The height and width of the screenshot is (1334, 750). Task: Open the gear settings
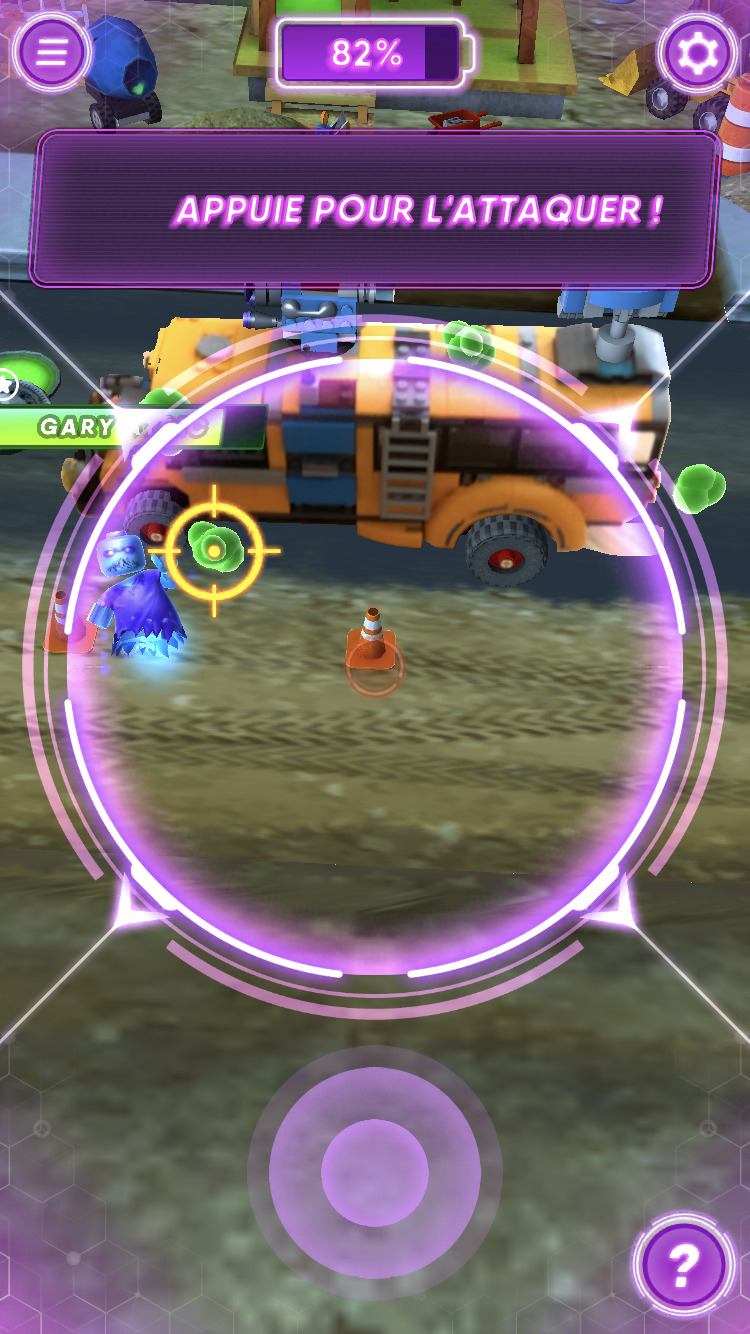click(x=698, y=52)
